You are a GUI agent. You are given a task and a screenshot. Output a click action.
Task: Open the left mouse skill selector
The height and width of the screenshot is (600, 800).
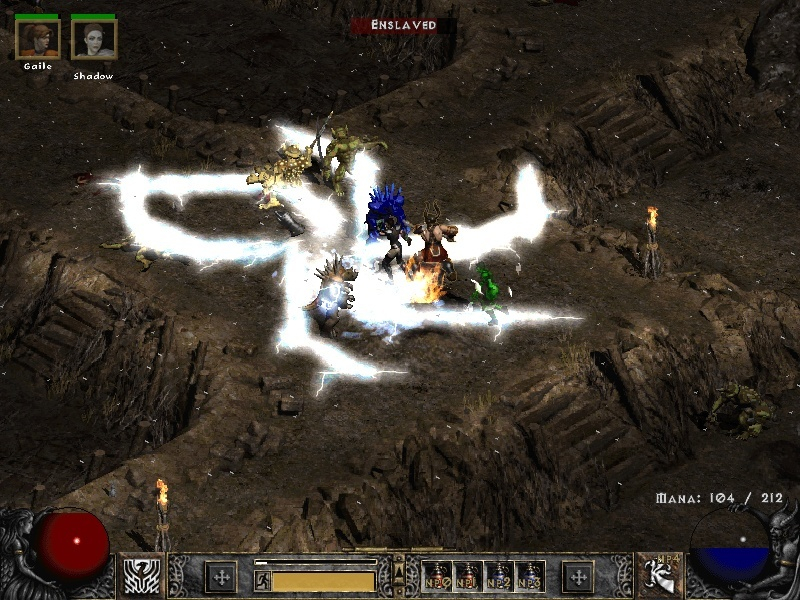coord(143,577)
